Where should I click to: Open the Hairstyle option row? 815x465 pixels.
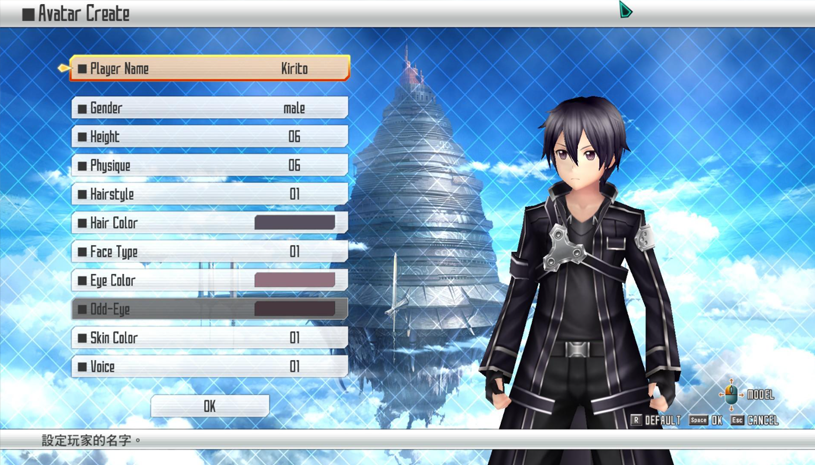tap(210, 194)
